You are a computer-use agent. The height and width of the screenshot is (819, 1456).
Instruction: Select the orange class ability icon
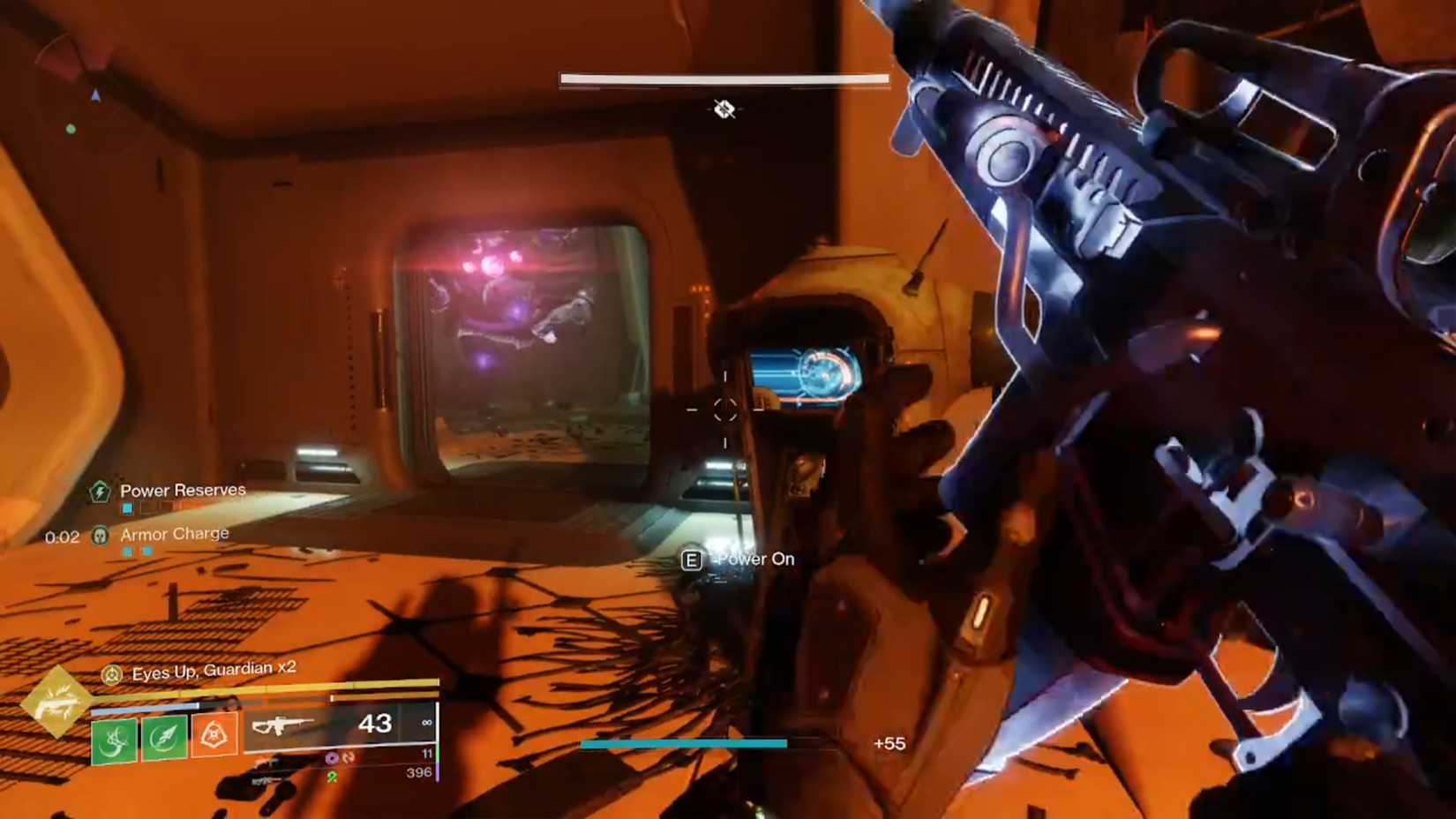215,735
